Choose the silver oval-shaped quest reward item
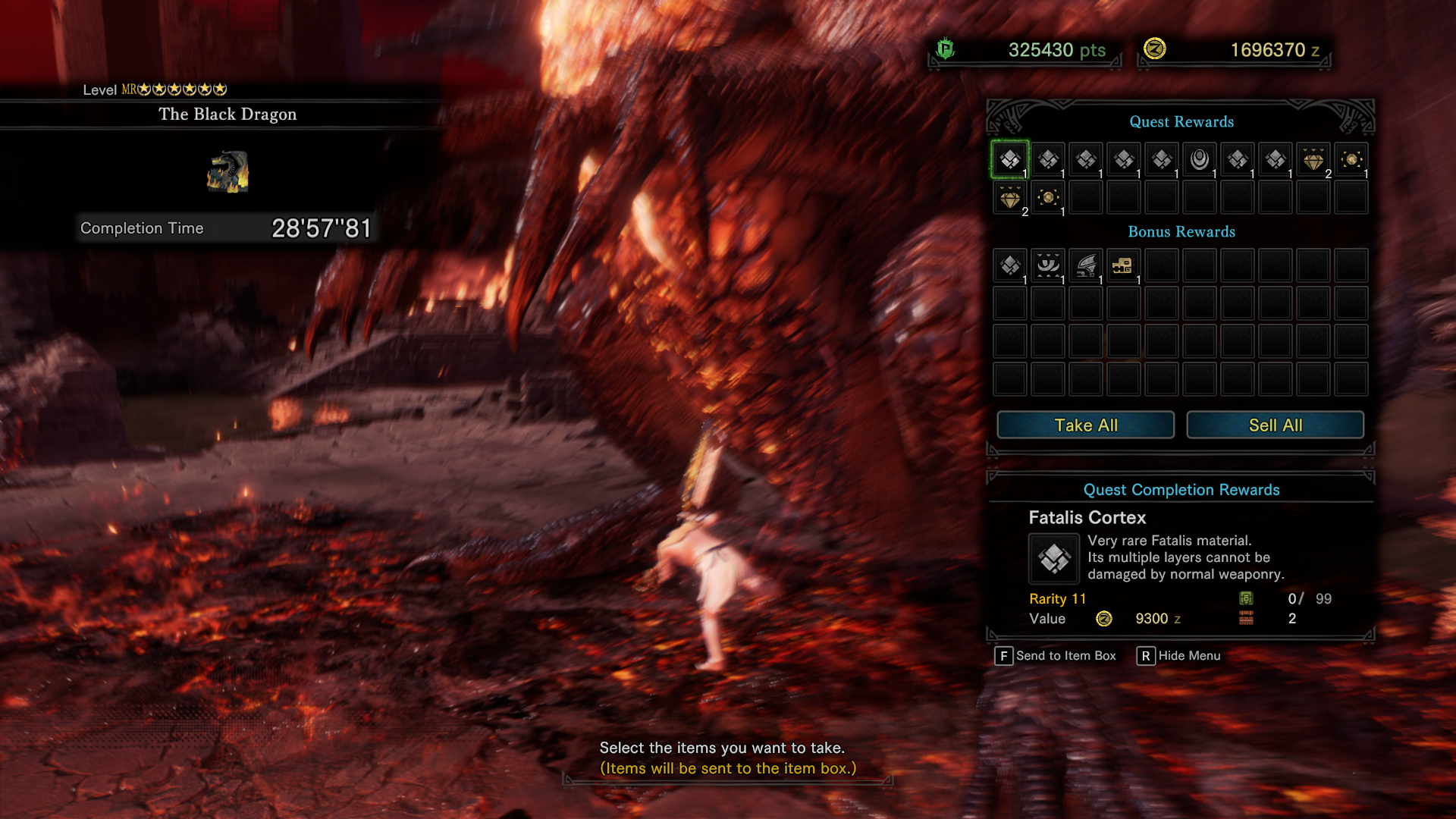 tap(1200, 159)
